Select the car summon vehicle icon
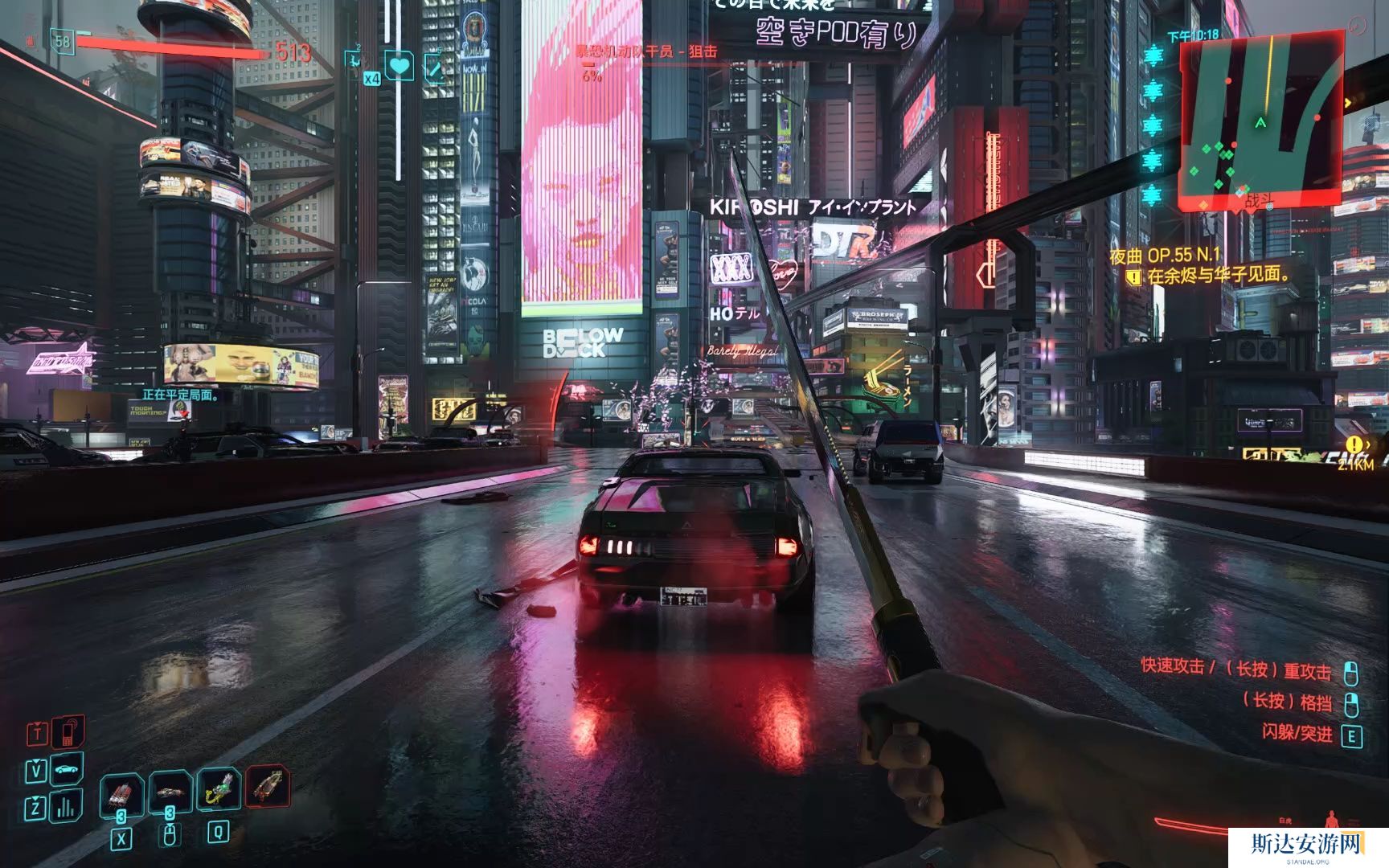1389x868 pixels. [x=68, y=769]
